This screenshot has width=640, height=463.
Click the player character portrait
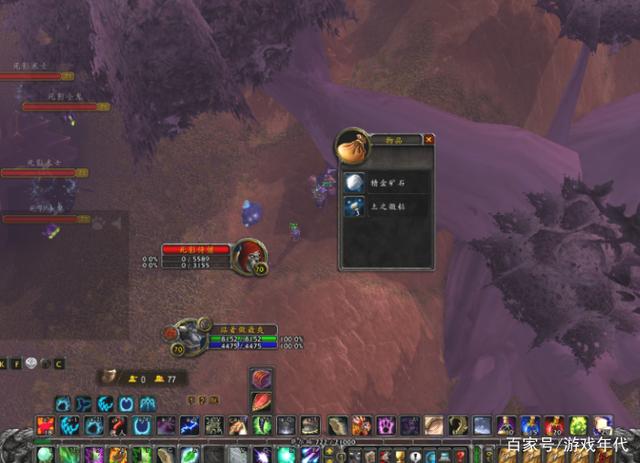click(189, 336)
